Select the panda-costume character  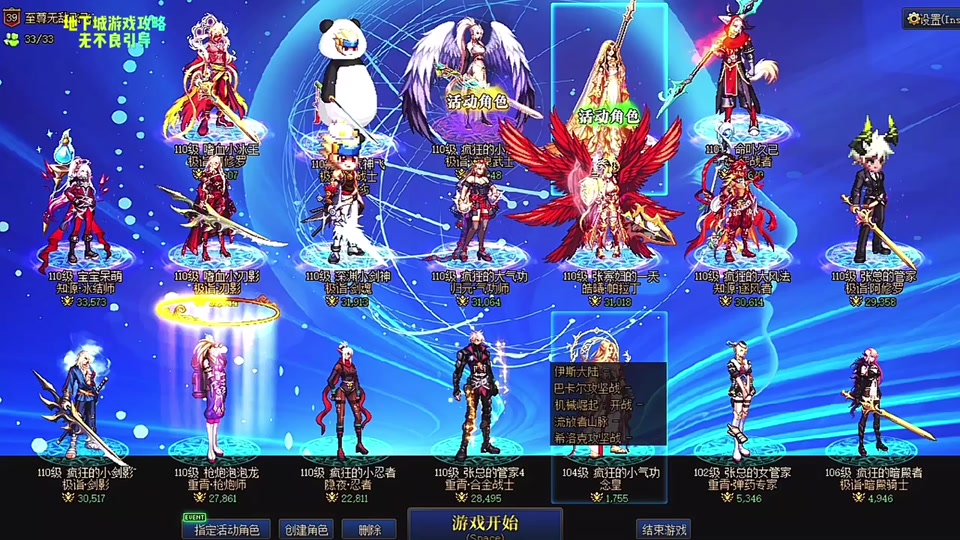pyautogui.click(x=345, y=80)
